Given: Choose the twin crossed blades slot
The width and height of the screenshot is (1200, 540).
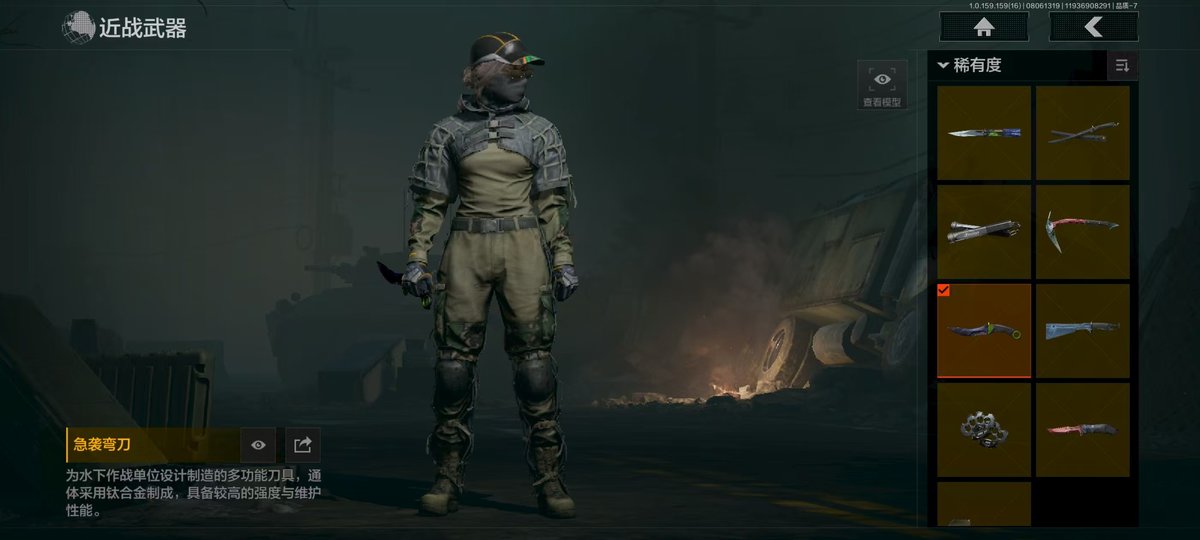Looking at the screenshot, I should click(1082, 132).
